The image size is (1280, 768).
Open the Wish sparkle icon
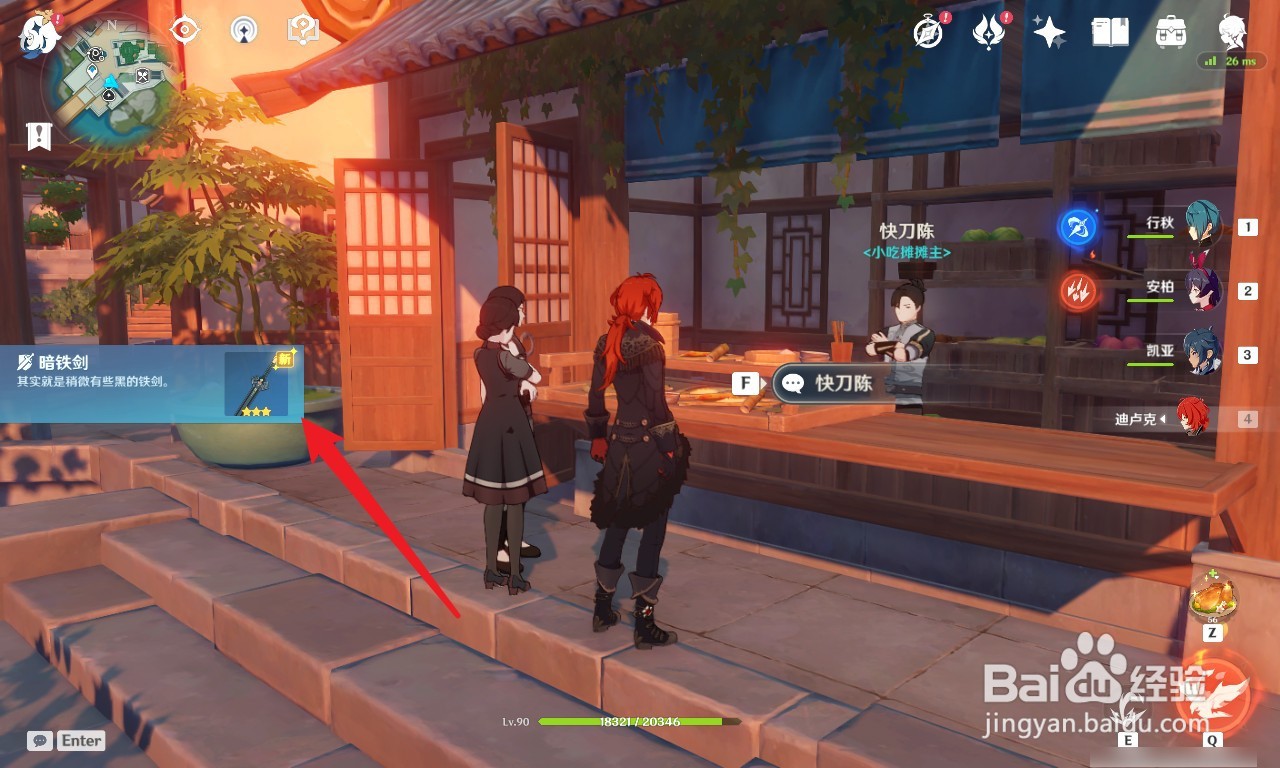click(x=1047, y=33)
